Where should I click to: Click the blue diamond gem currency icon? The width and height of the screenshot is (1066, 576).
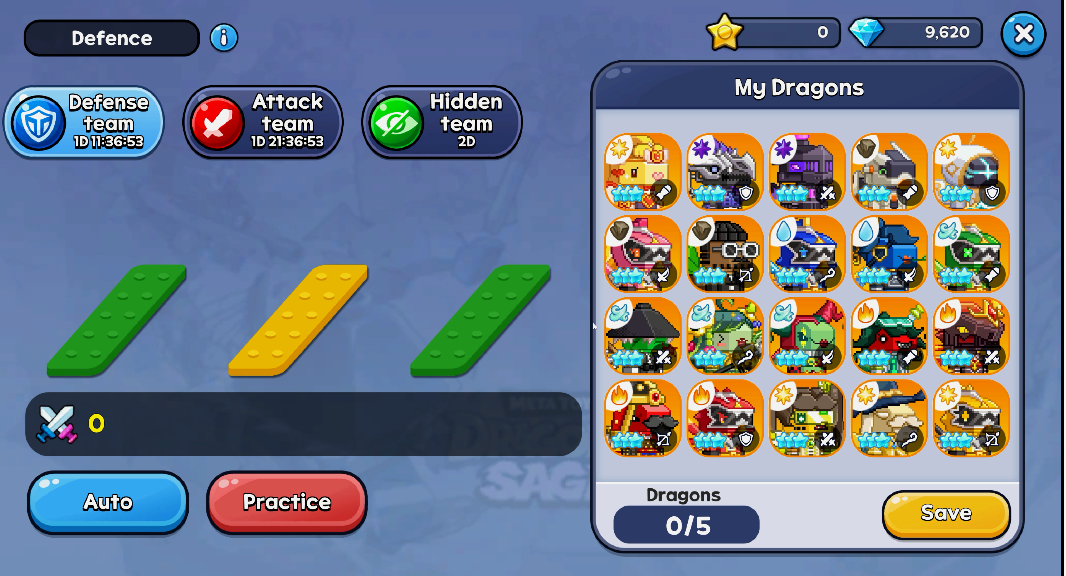tap(866, 33)
